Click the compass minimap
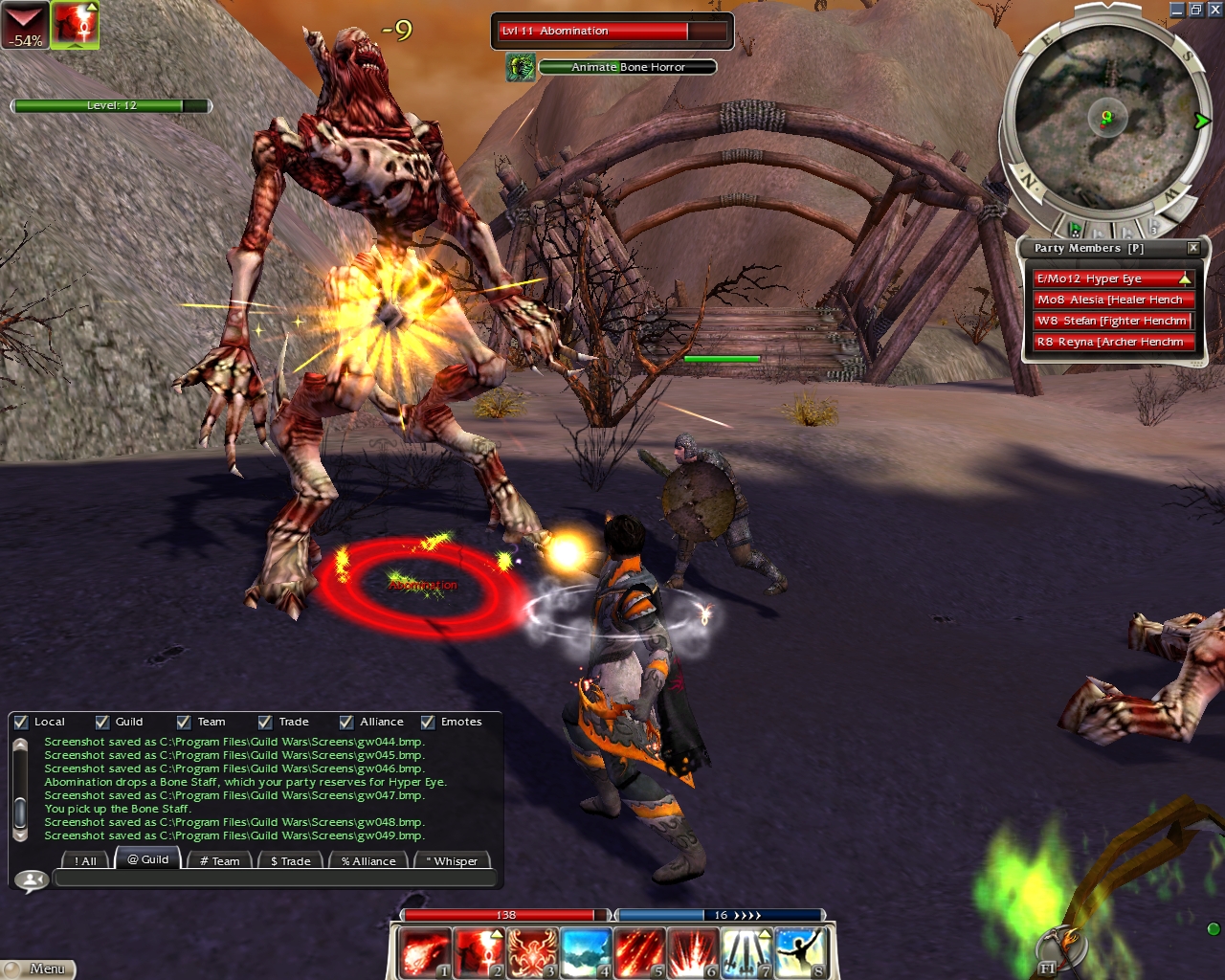 (x=1106, y=117)
